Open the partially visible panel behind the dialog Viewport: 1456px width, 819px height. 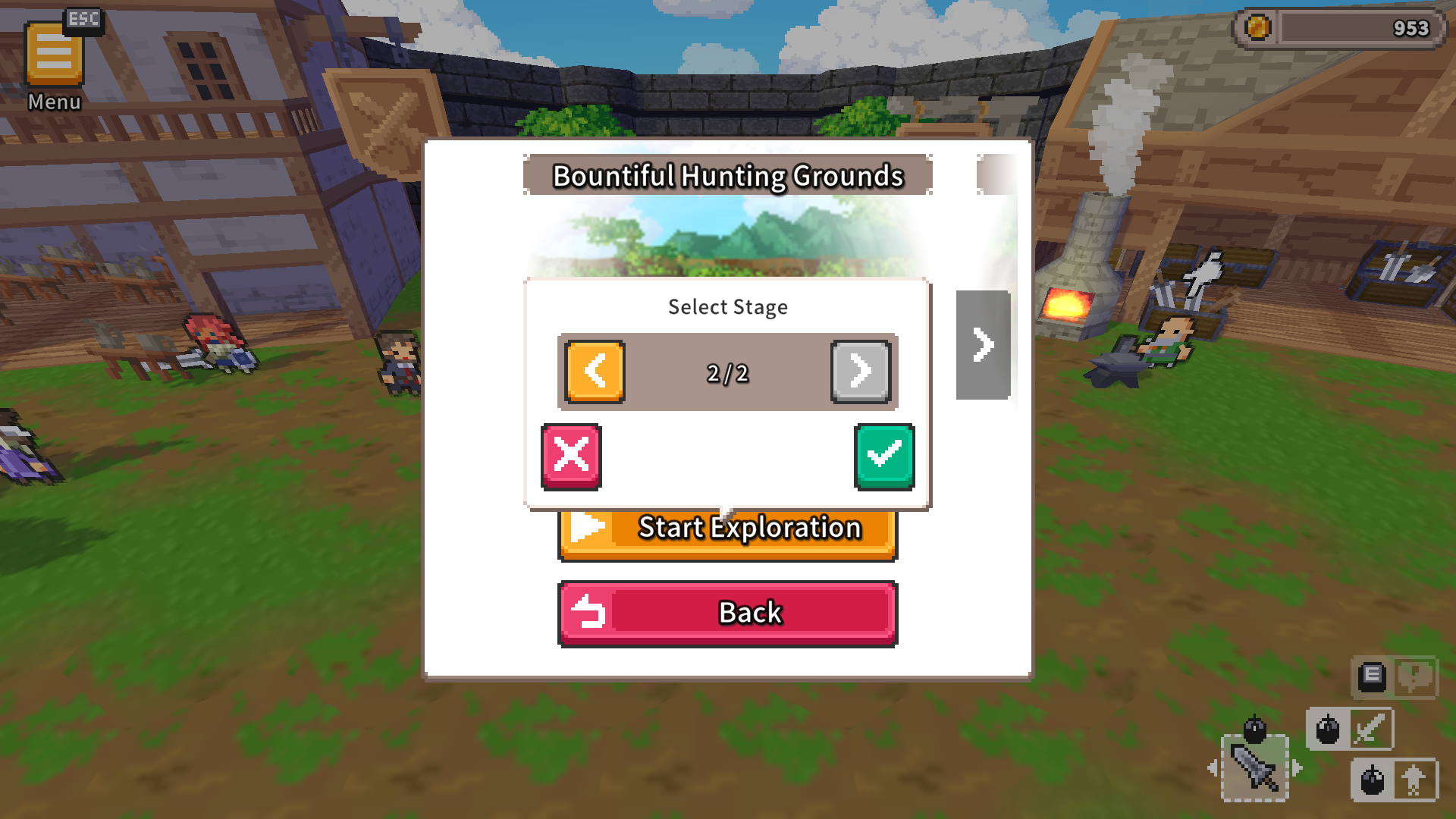point(994,173)
